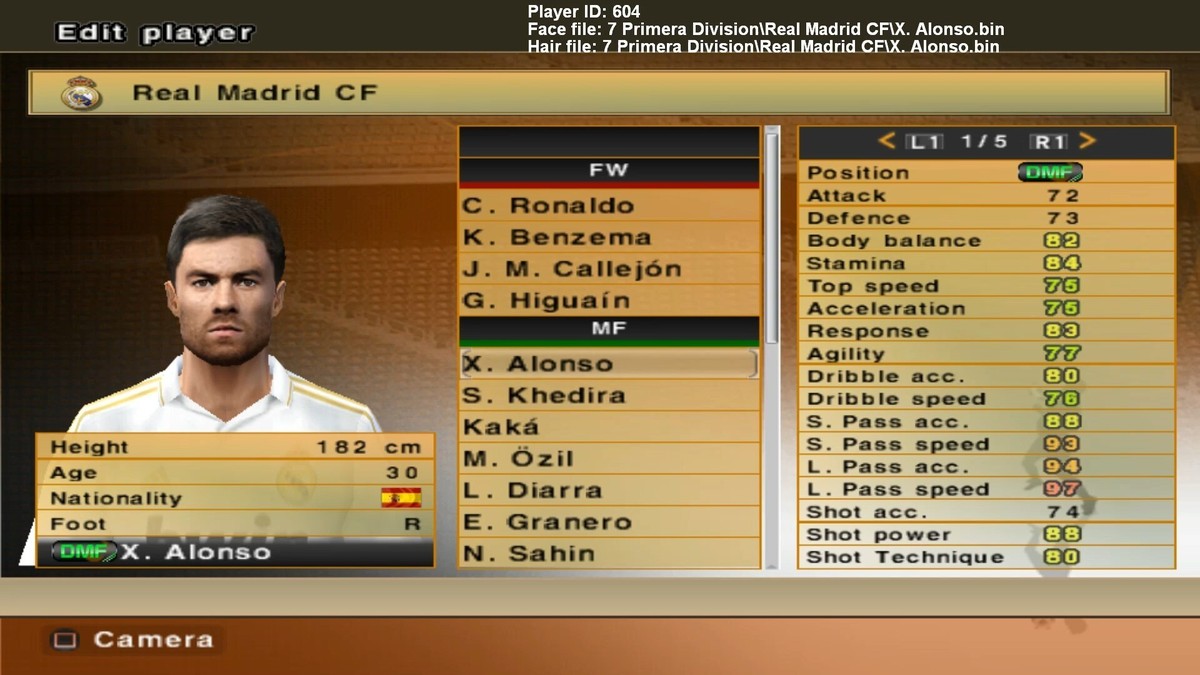Choose K. Benzema from the list
The image size is (1200, 675).
(608, 238)
